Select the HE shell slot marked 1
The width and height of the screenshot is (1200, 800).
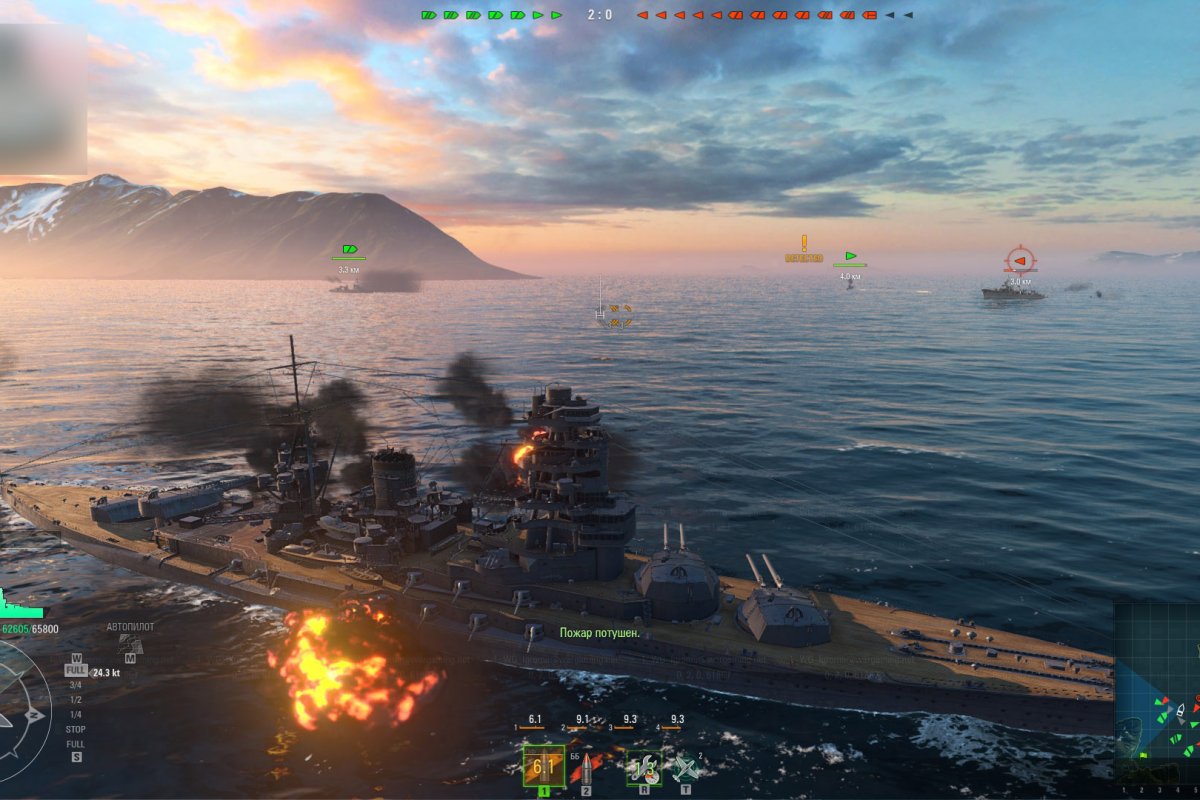coord(544,767)
